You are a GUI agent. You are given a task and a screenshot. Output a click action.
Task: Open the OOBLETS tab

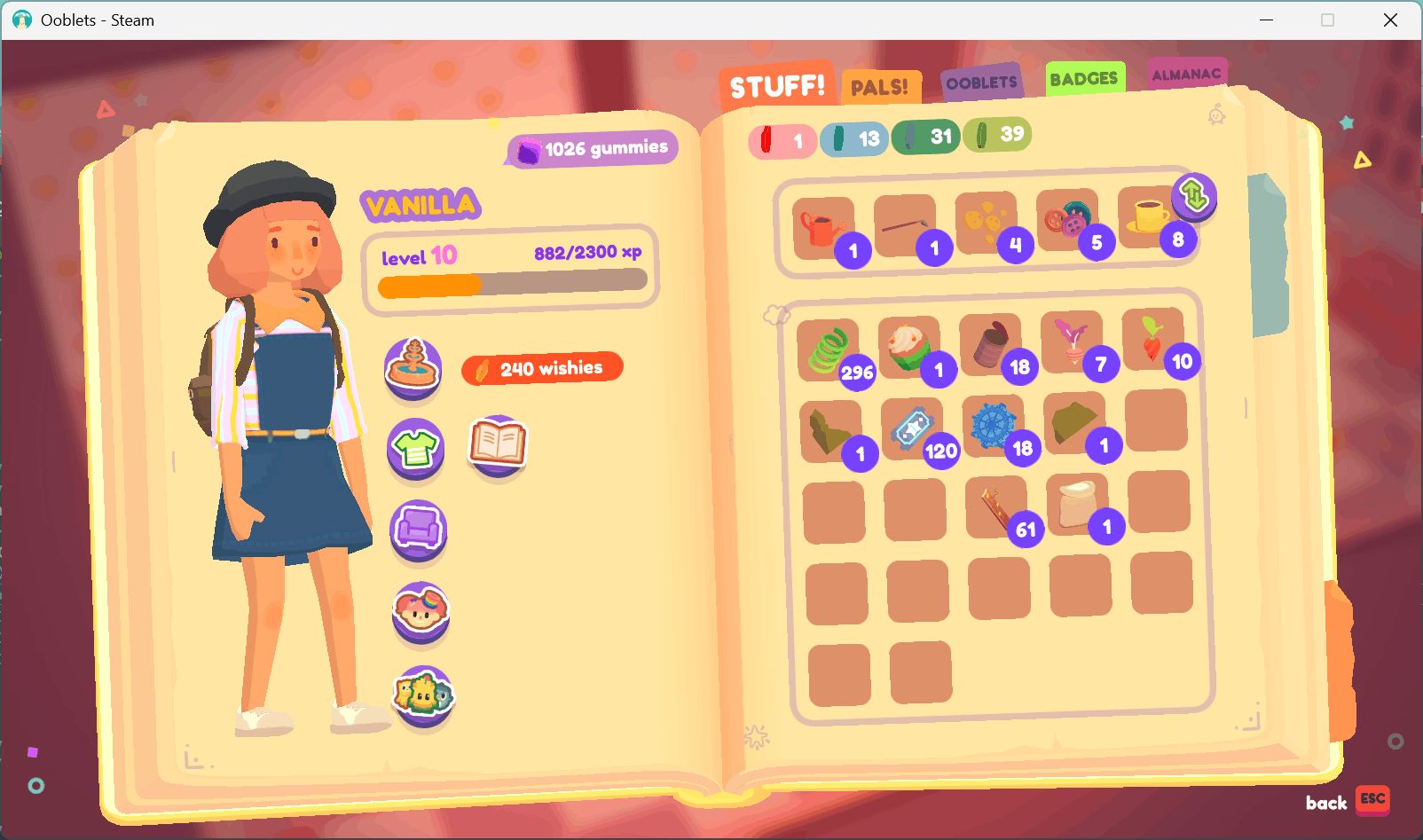pyautogui.click(x=981, y=82)
